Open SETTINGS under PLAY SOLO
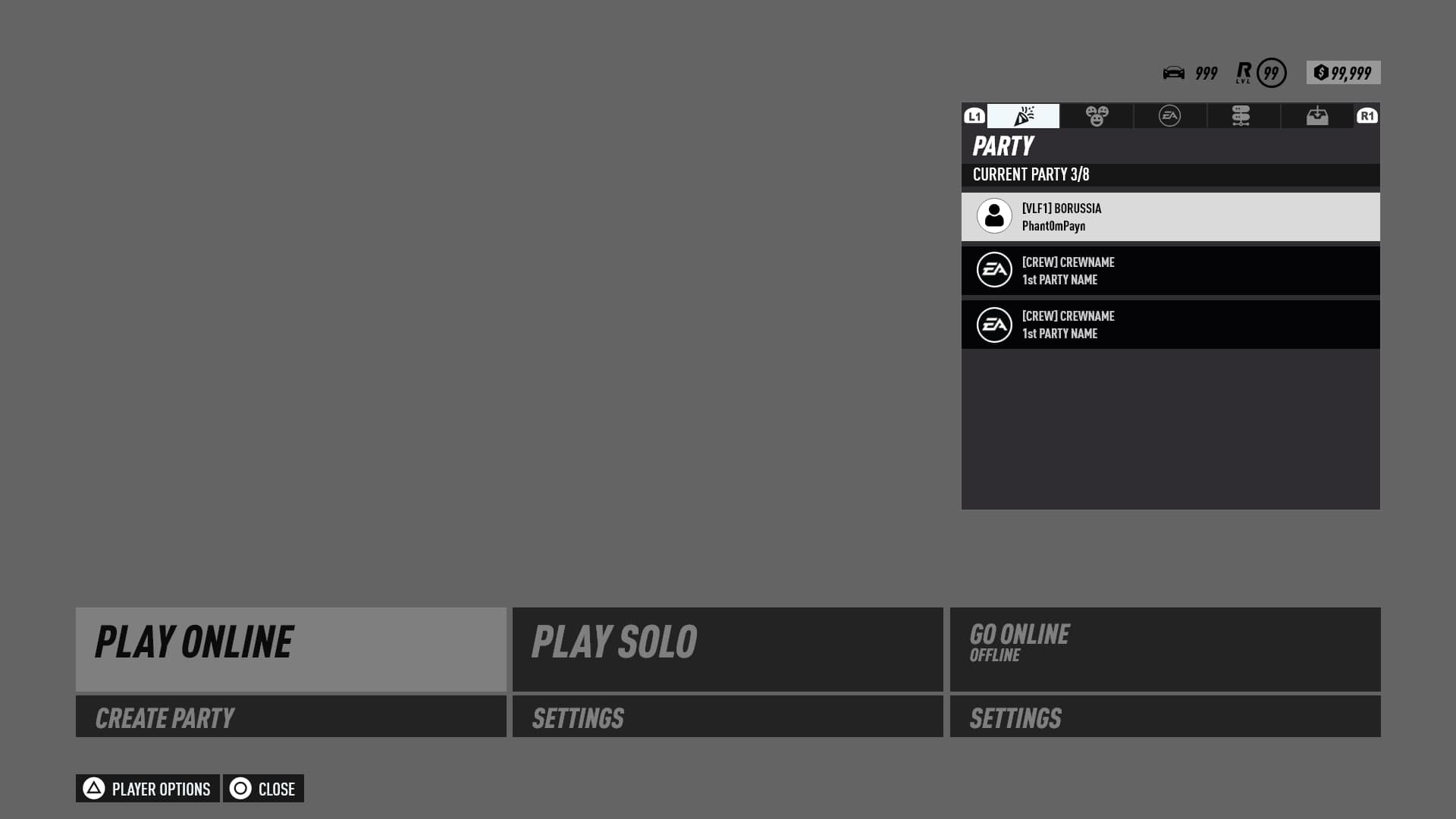1456x819 pixels. (x=727, y=717)
